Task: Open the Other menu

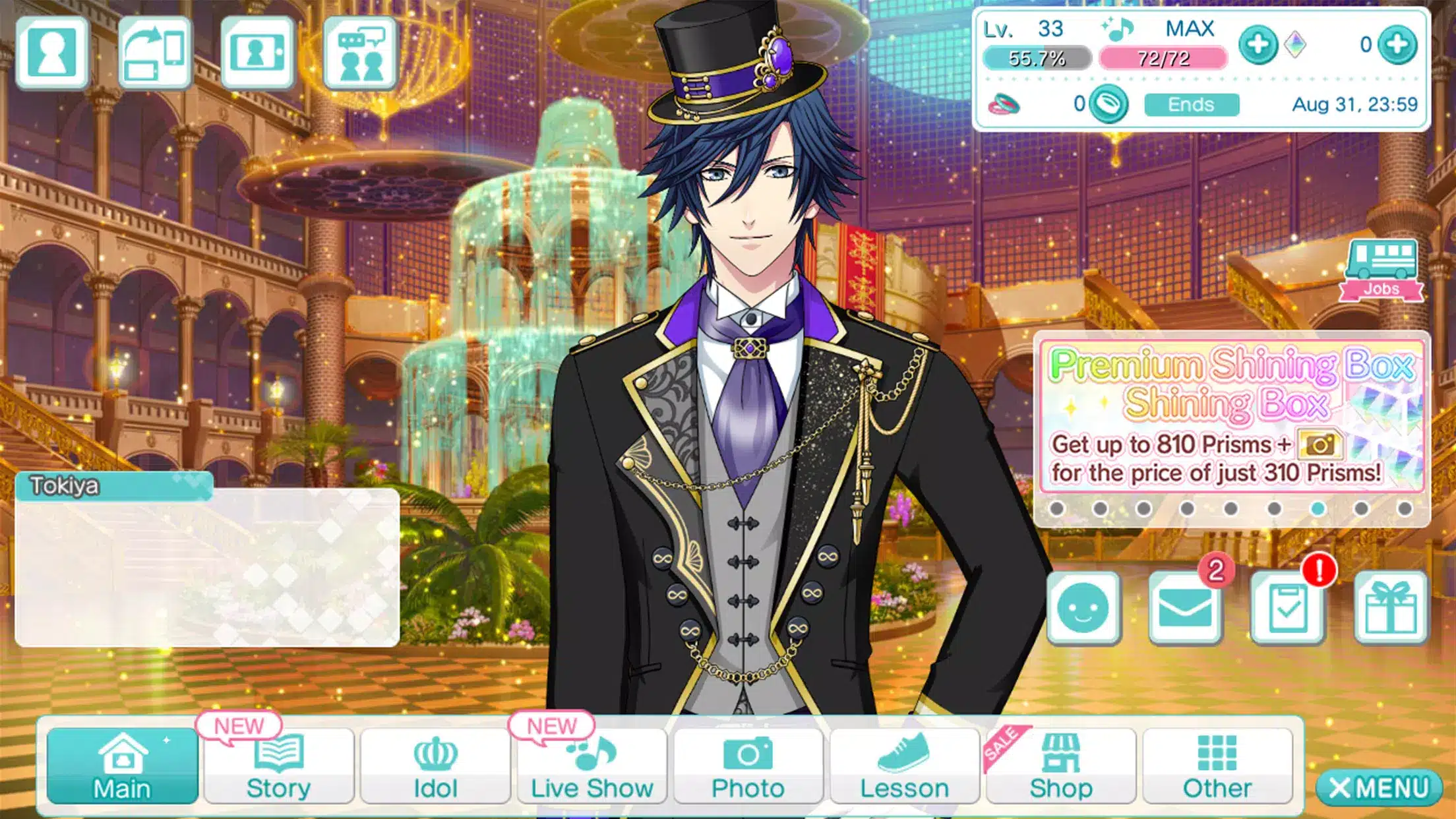Action: click(1217, 766)
